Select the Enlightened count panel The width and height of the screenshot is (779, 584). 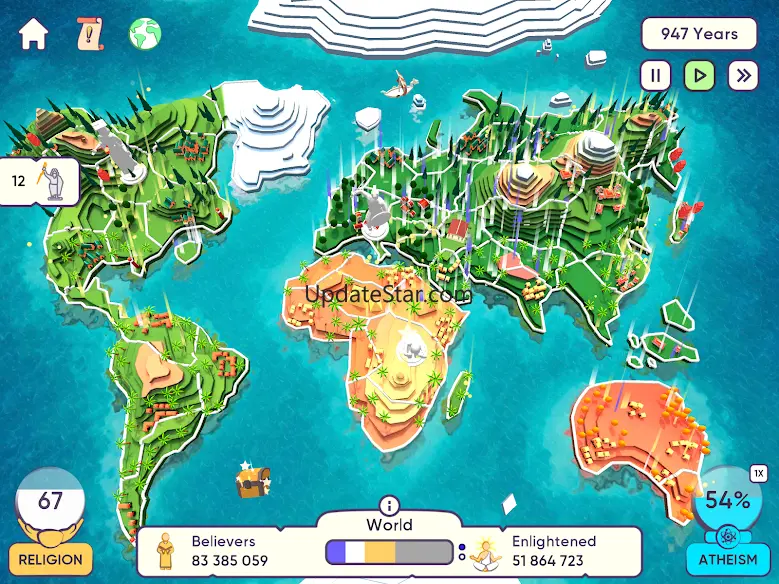pos(547,551)
